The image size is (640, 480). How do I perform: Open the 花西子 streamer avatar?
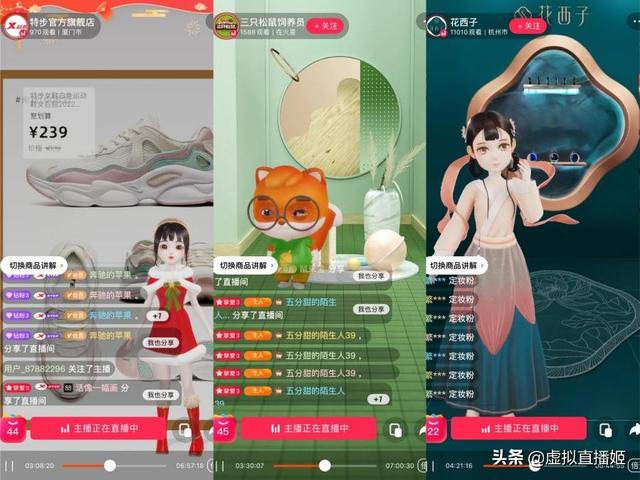(x=437, y=24)
